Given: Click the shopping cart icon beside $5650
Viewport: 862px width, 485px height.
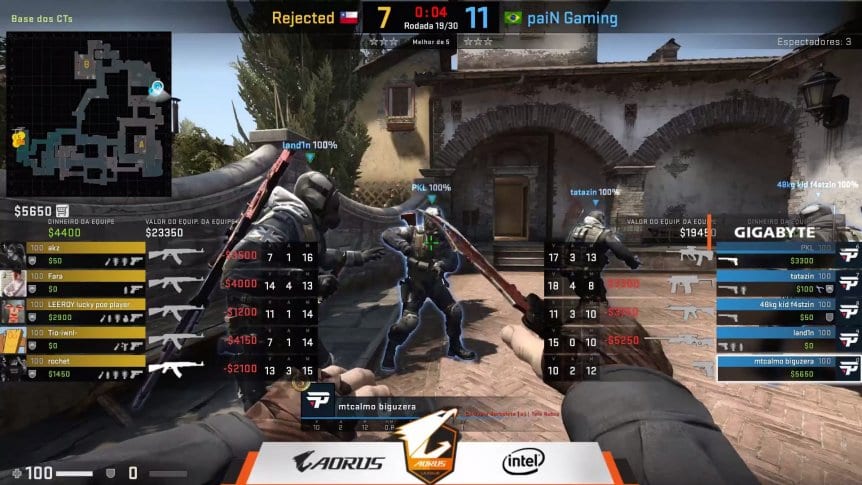Looking at the screenshot, I should click(62, 211).
